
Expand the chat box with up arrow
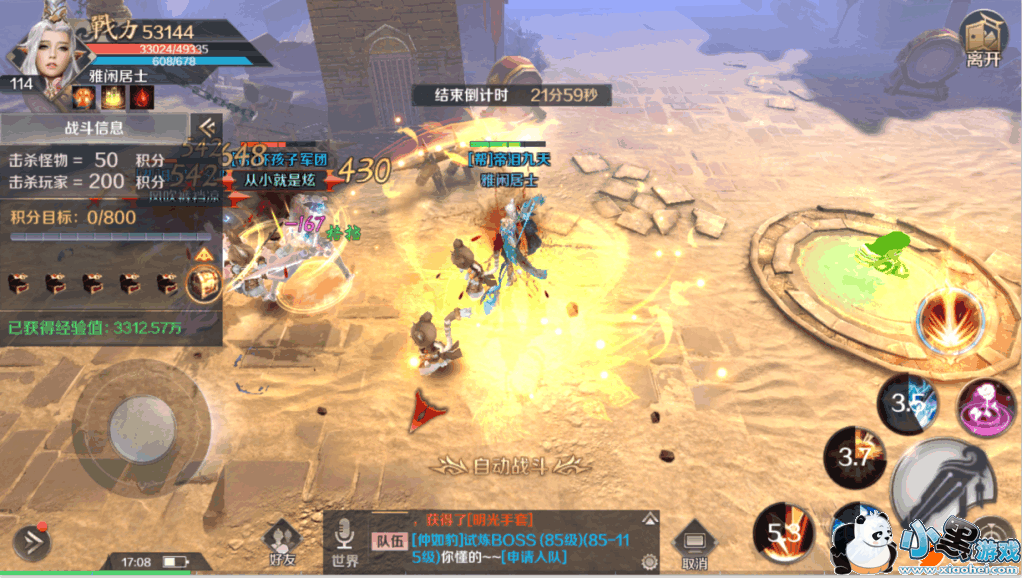pos(650,518)
